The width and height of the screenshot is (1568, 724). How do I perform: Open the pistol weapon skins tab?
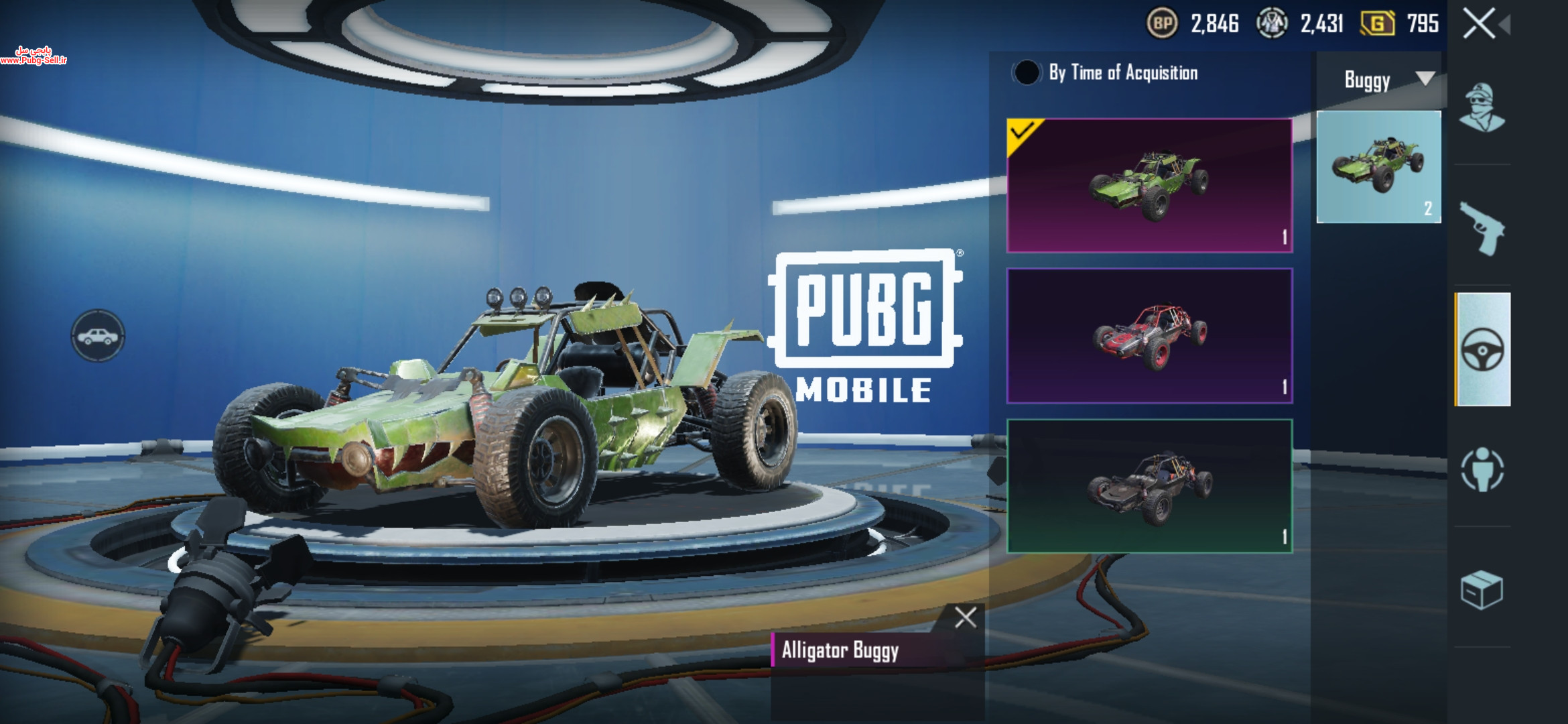(x=1482, y=229)
